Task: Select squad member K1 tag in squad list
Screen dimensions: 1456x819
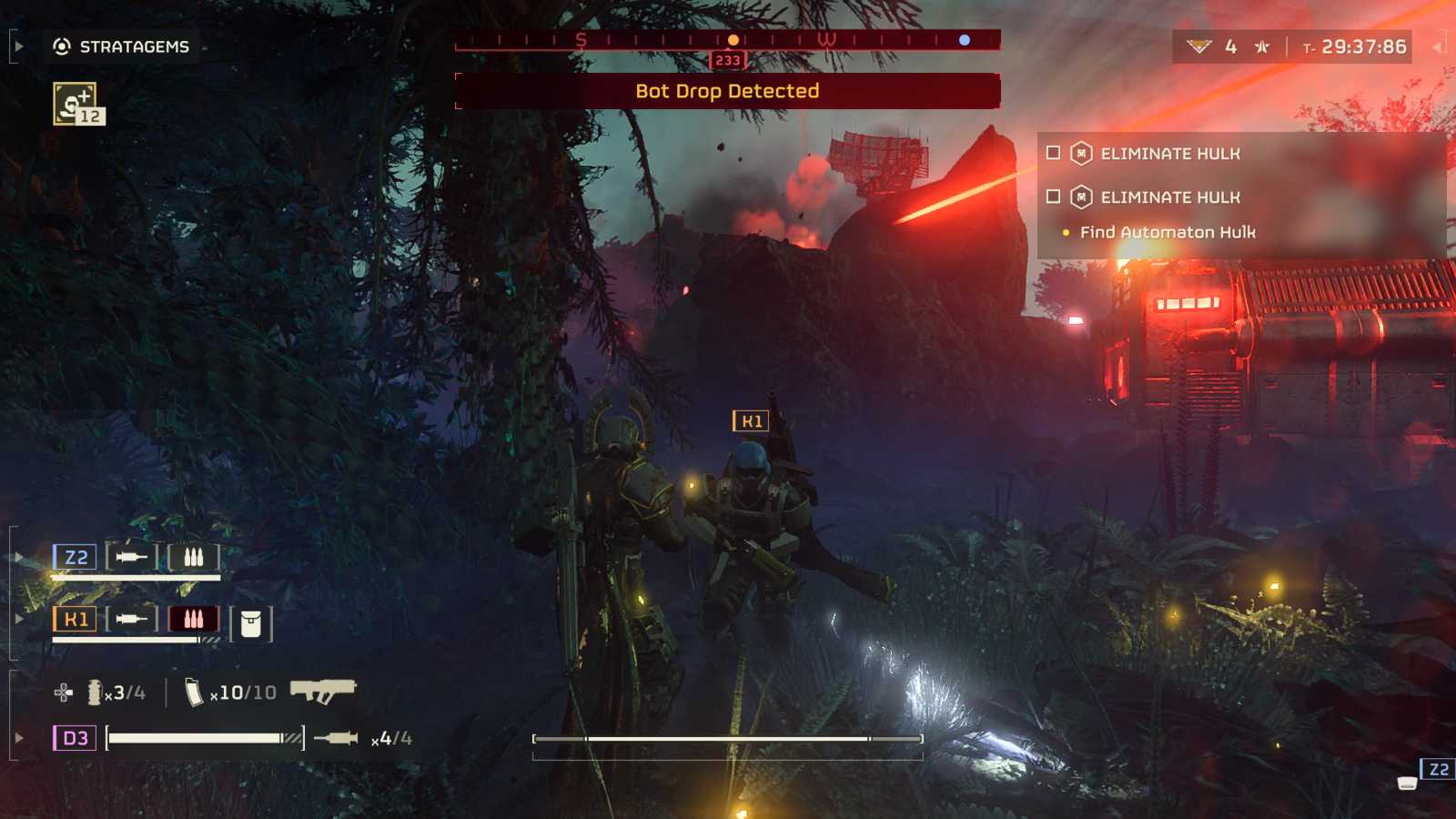Action: [x=75, y=620]
